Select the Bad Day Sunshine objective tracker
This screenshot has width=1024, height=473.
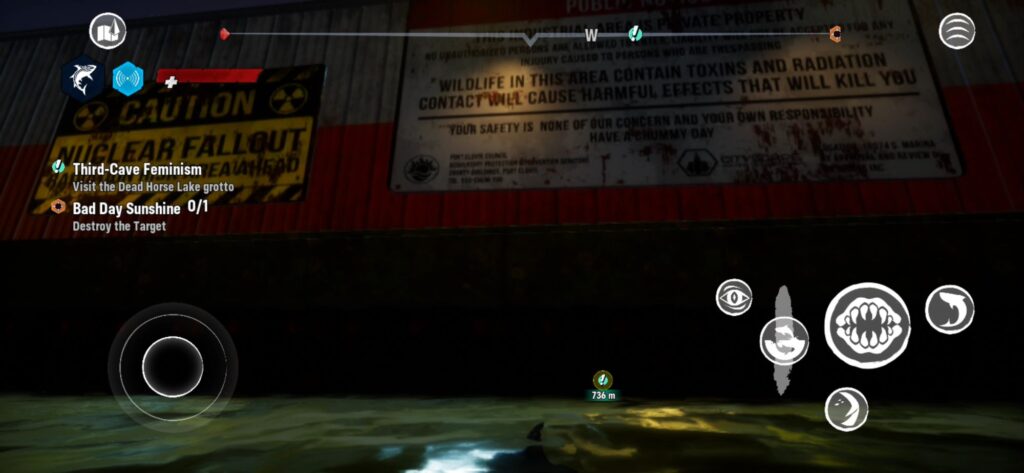(126, 209)
